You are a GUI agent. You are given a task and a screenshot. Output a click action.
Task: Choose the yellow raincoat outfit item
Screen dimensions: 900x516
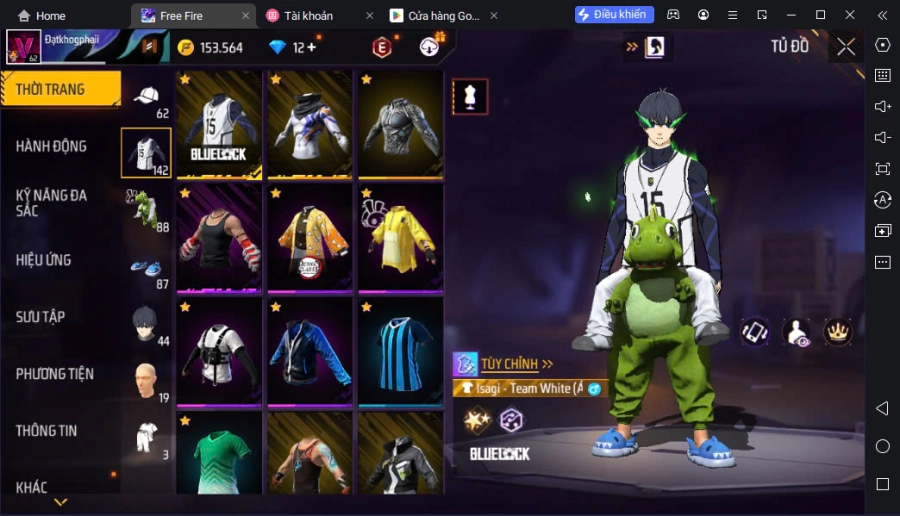point(400,238)
